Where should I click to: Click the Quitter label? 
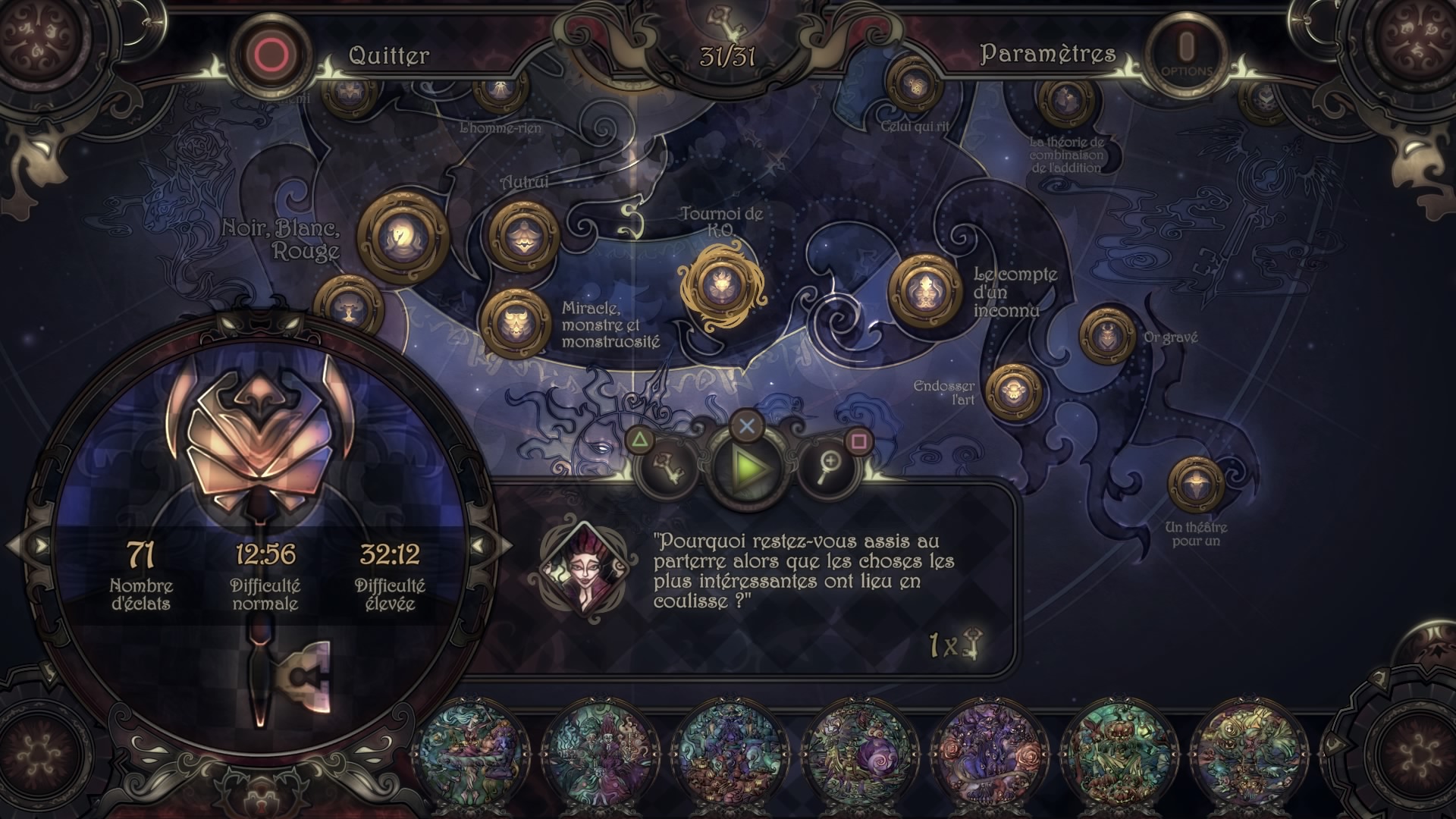tap(388, 55)
